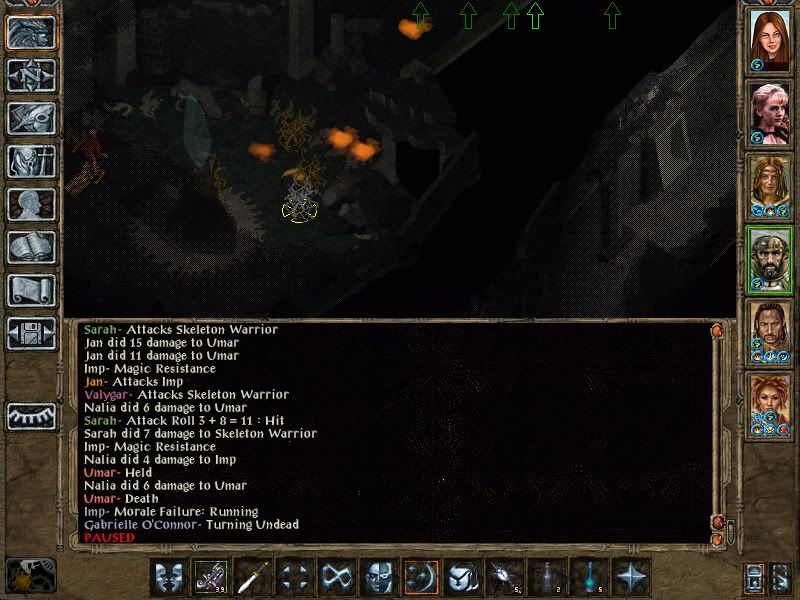Click the closed-eye rest button
Image resolution: width=800 pixels, height=600 pixels.
point(32,415)
